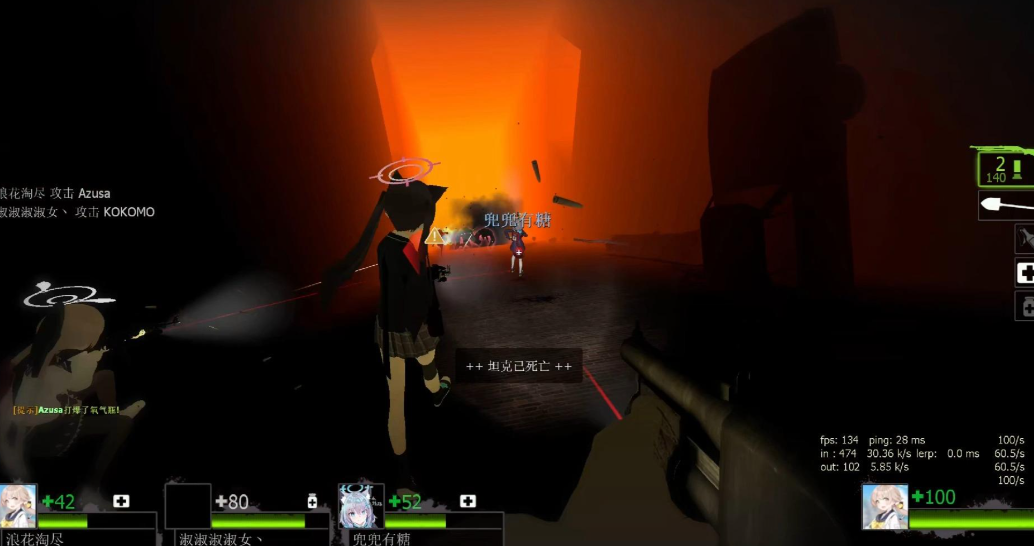This screenshot has height=546, width=1034.
Task: Click teammate 兜兜有糖's portrait
Action: click(361, 506)
